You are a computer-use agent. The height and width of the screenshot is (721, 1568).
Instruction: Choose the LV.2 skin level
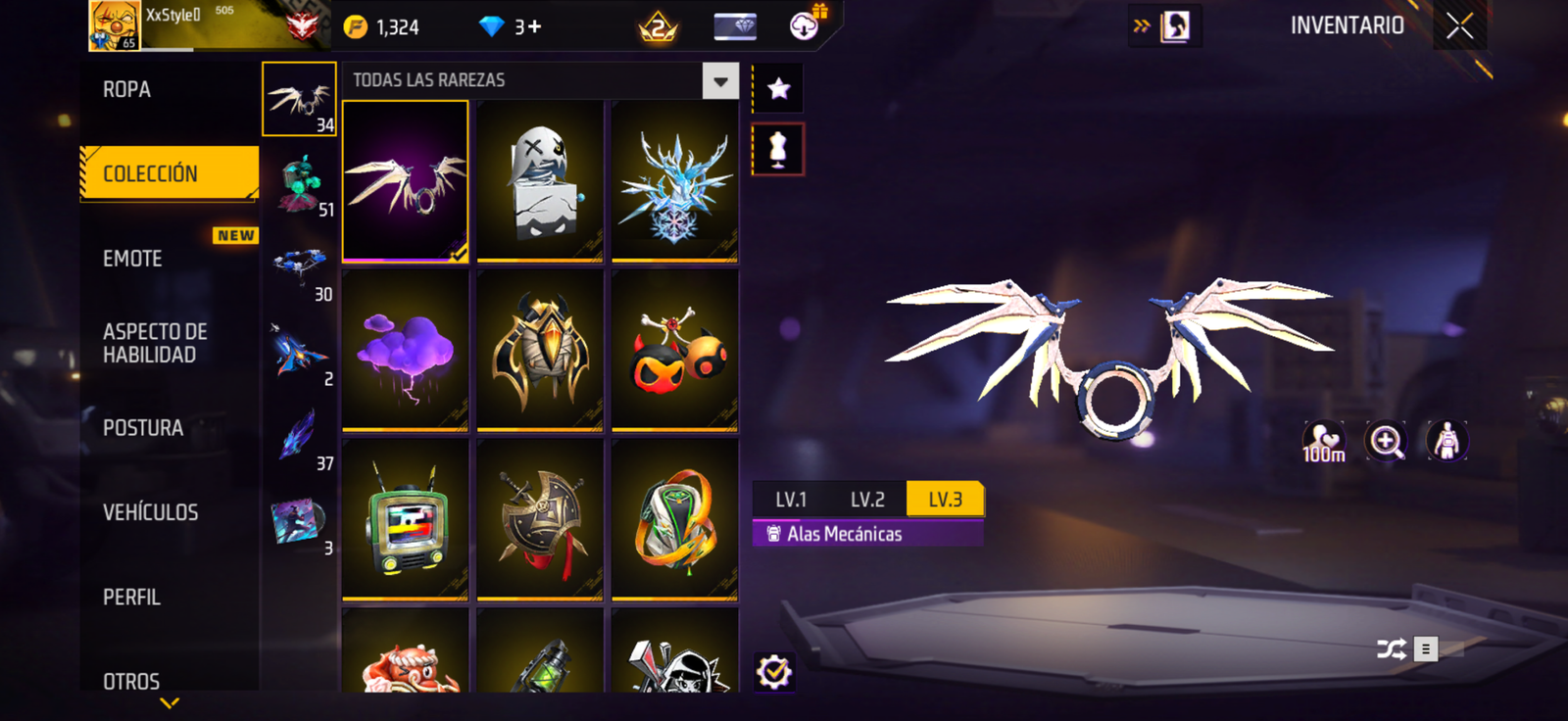[867, 500]
